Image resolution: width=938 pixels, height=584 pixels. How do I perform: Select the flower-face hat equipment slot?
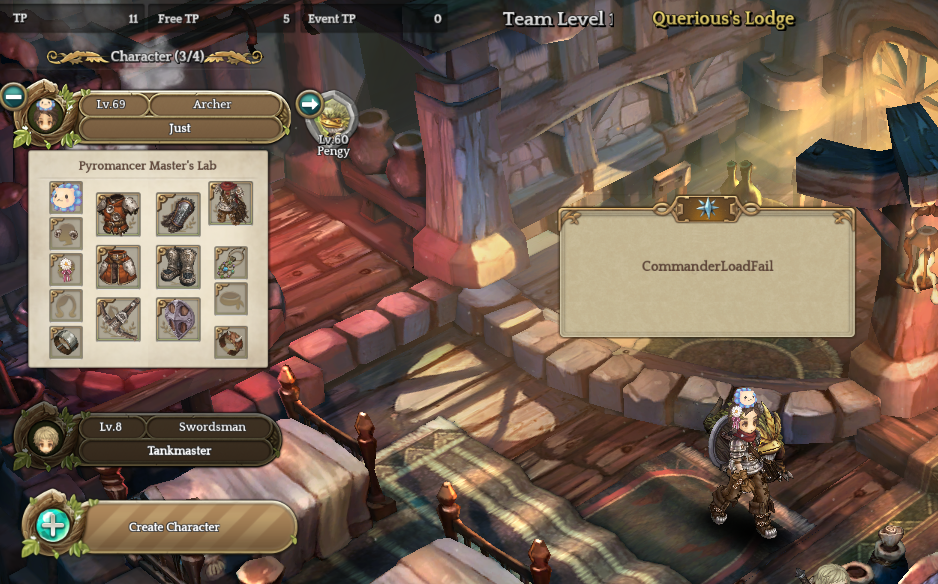(x=66, y=196)
